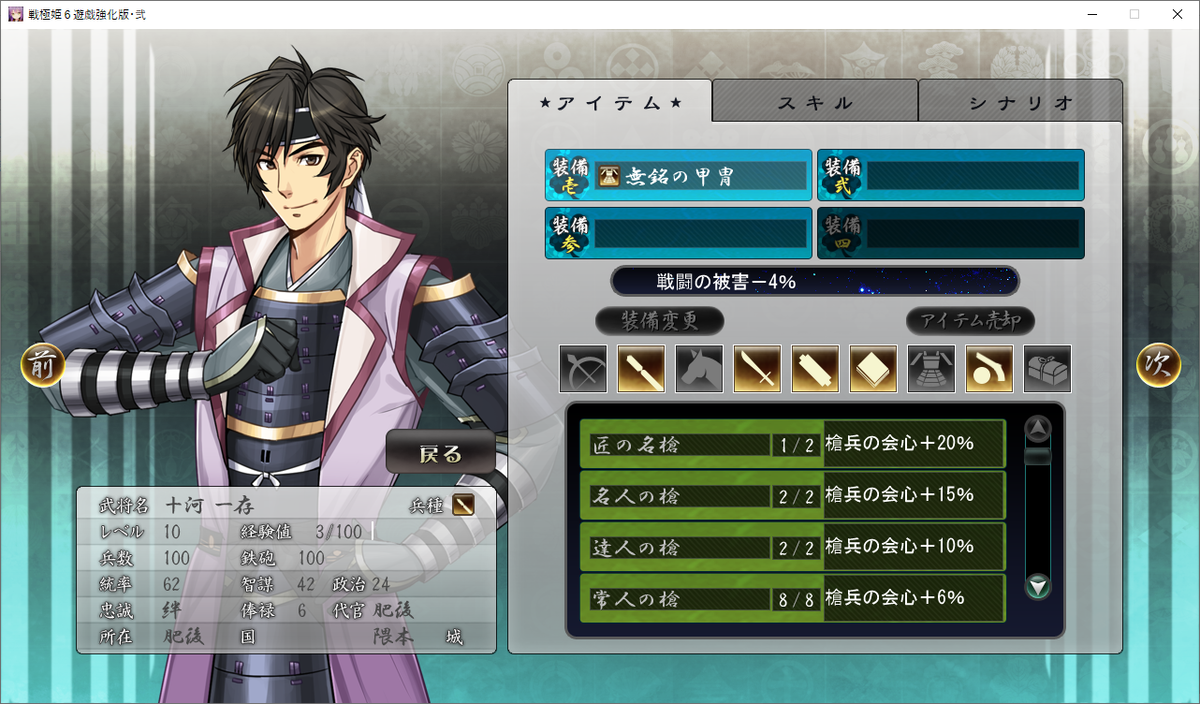
Task: Go back with the 戻る button
Action: pos(441,453)
